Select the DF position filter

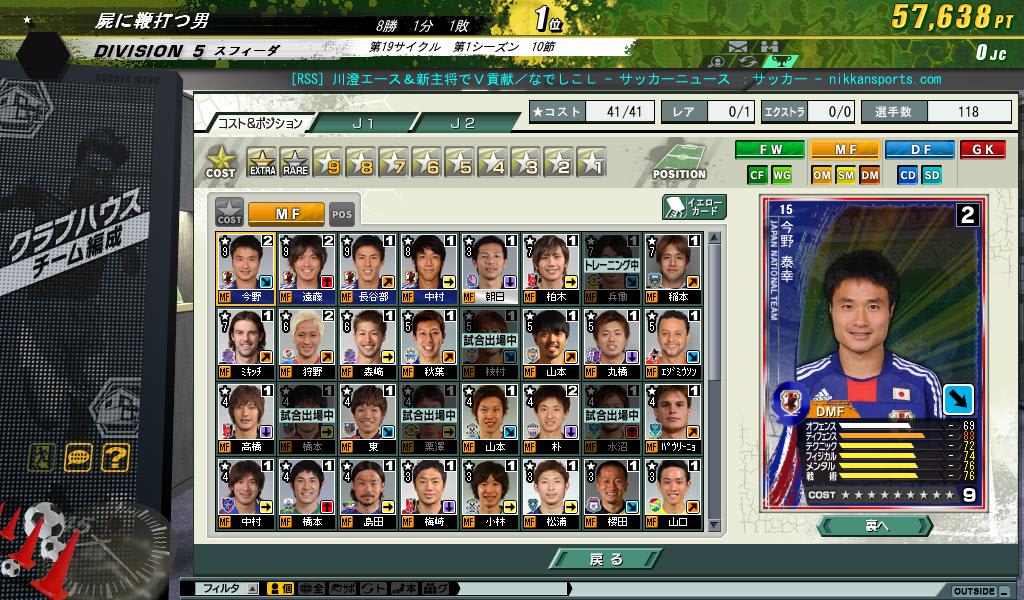(x=919, y=150)
